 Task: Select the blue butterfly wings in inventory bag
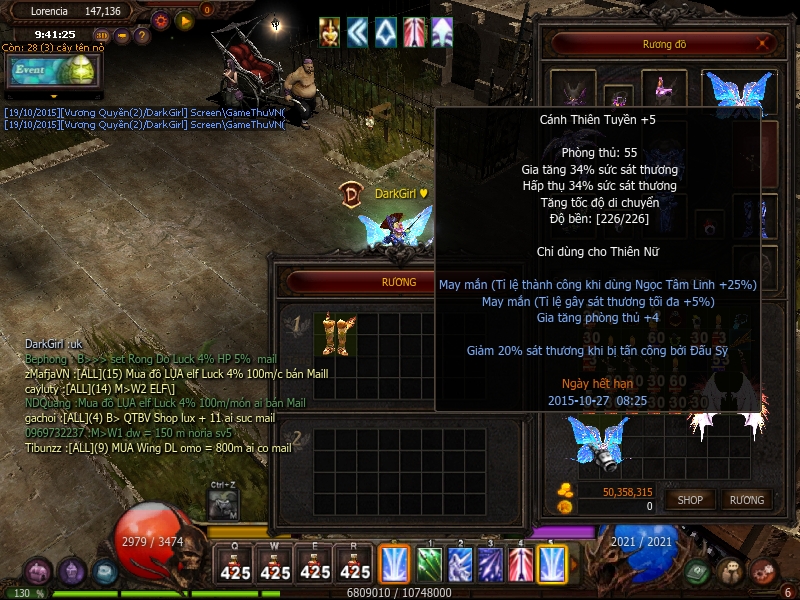pyautogui.click(x=596, y=440)
